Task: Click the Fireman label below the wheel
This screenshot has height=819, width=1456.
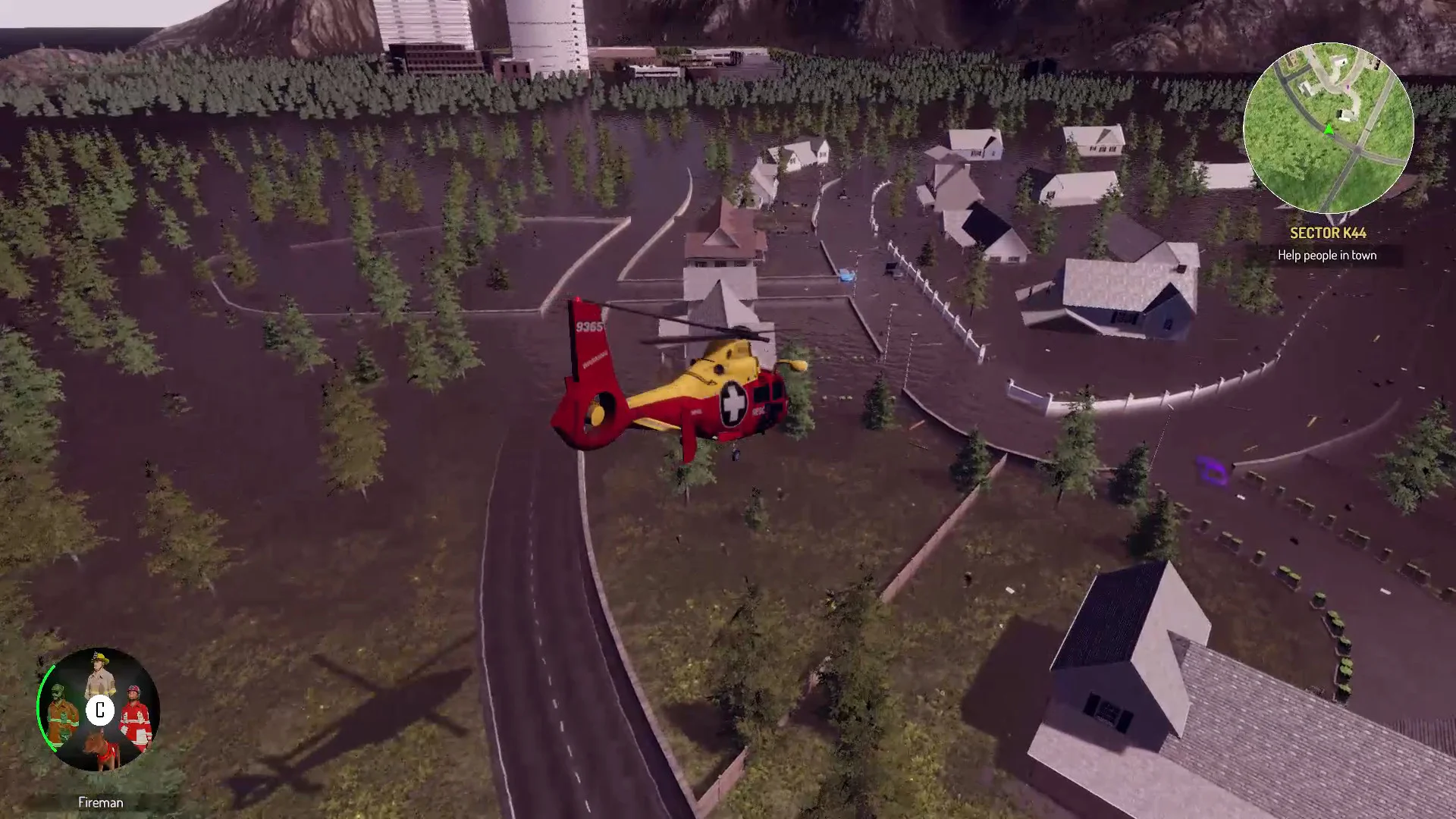Action: (x=99, y=802)
